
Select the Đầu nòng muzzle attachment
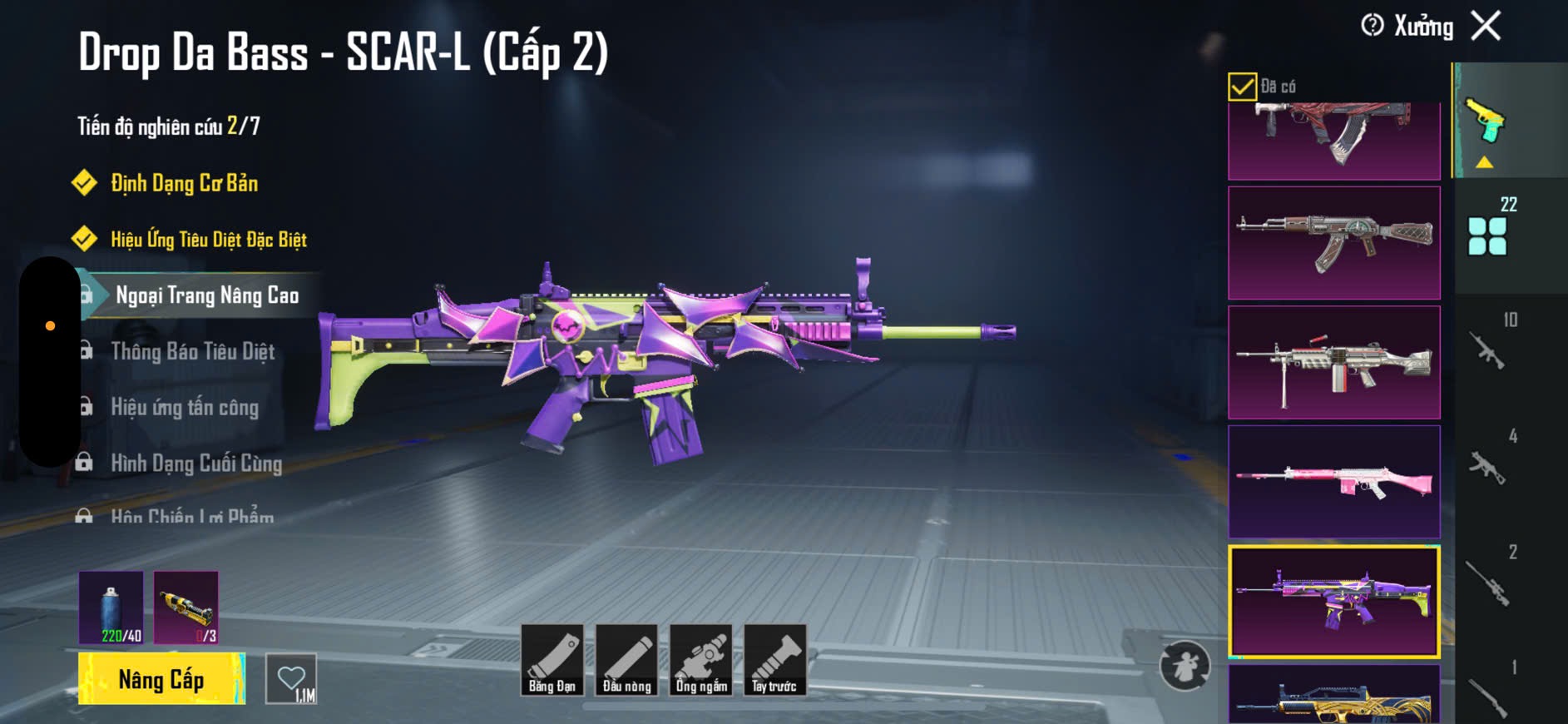(x=626, y=660)
